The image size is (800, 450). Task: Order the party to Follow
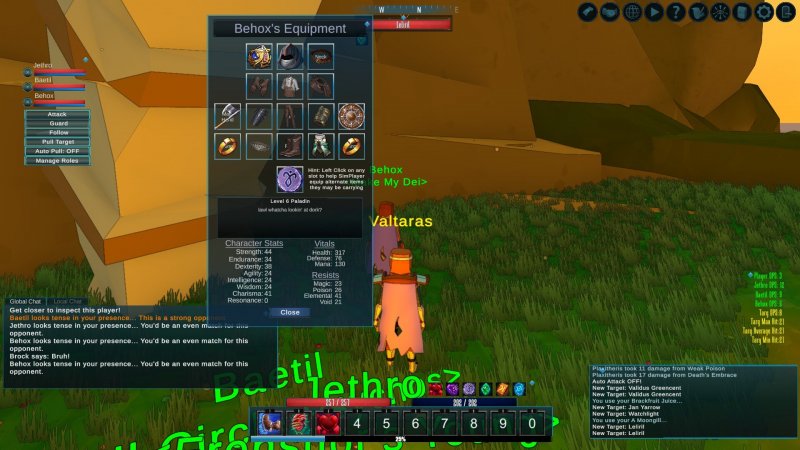point(57,132)
